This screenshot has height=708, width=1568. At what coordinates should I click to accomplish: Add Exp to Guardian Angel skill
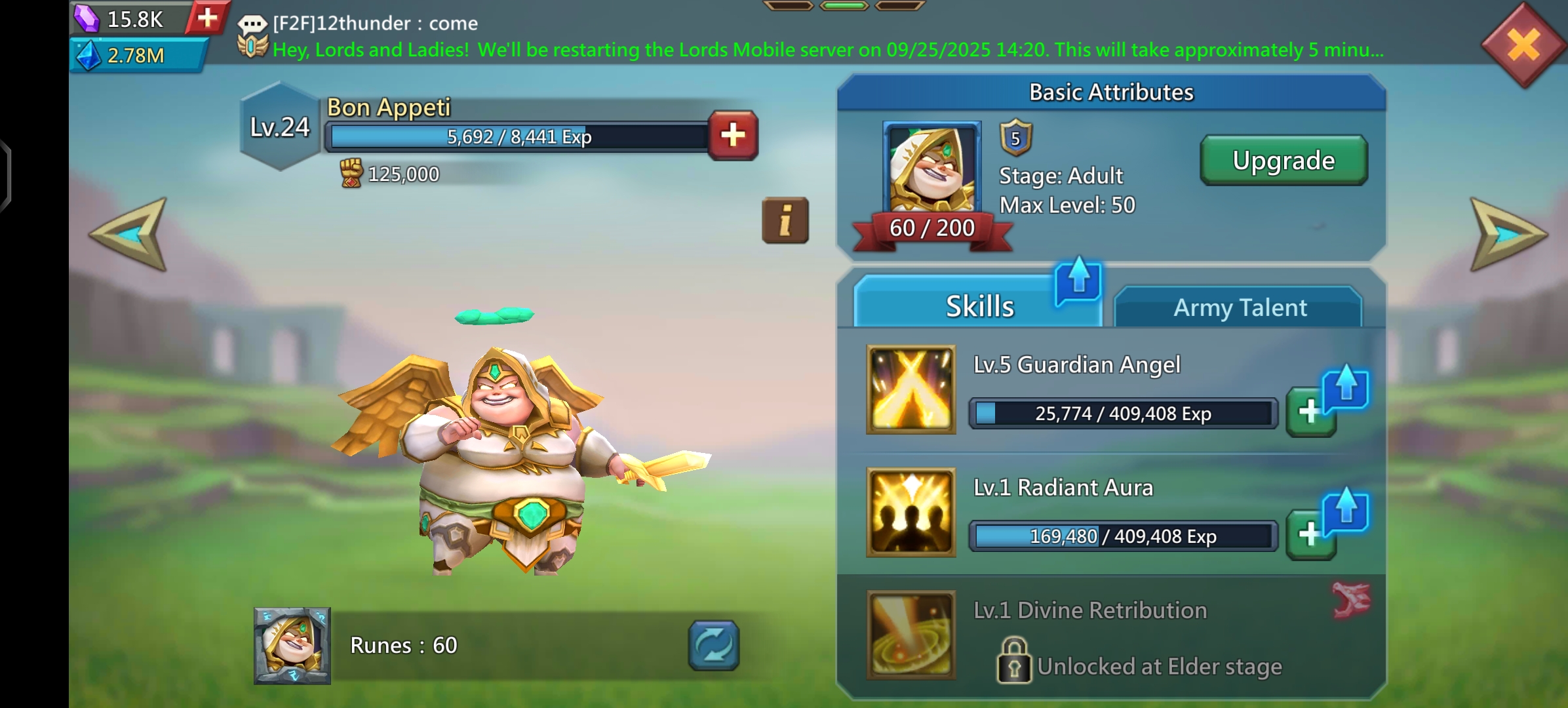[1310, 412]
